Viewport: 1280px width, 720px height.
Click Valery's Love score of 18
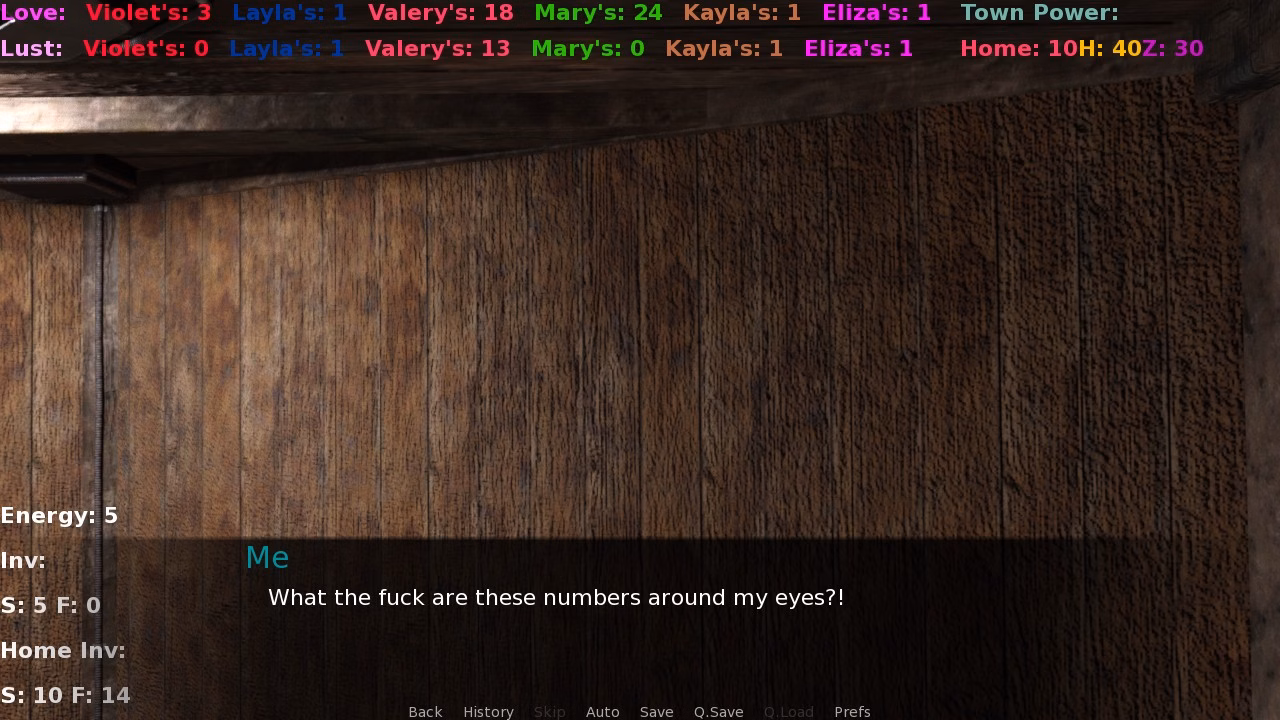[x=438, y=13]
